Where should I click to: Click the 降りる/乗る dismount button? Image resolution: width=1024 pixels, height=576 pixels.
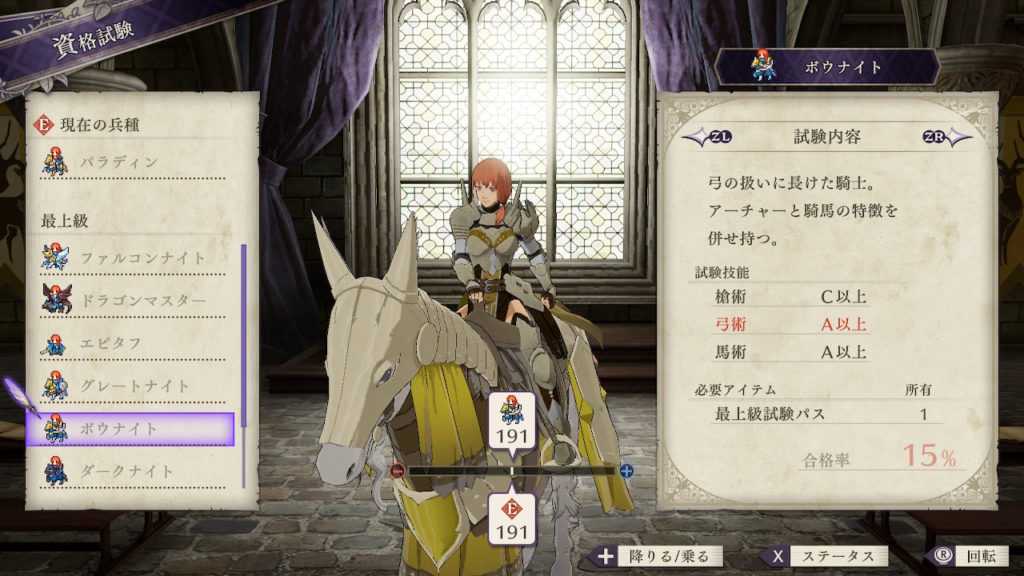(x=656, y=557)
